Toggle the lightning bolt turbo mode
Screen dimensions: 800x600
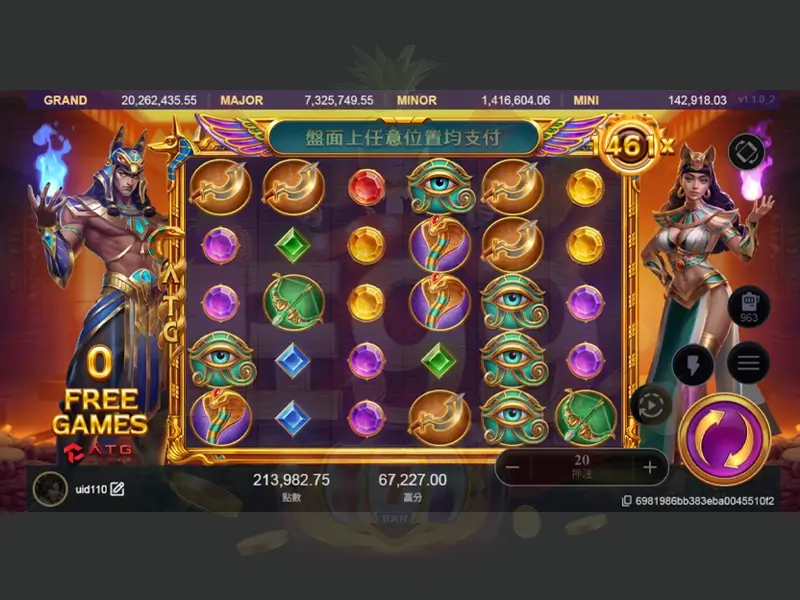click(x=693, y=364)
